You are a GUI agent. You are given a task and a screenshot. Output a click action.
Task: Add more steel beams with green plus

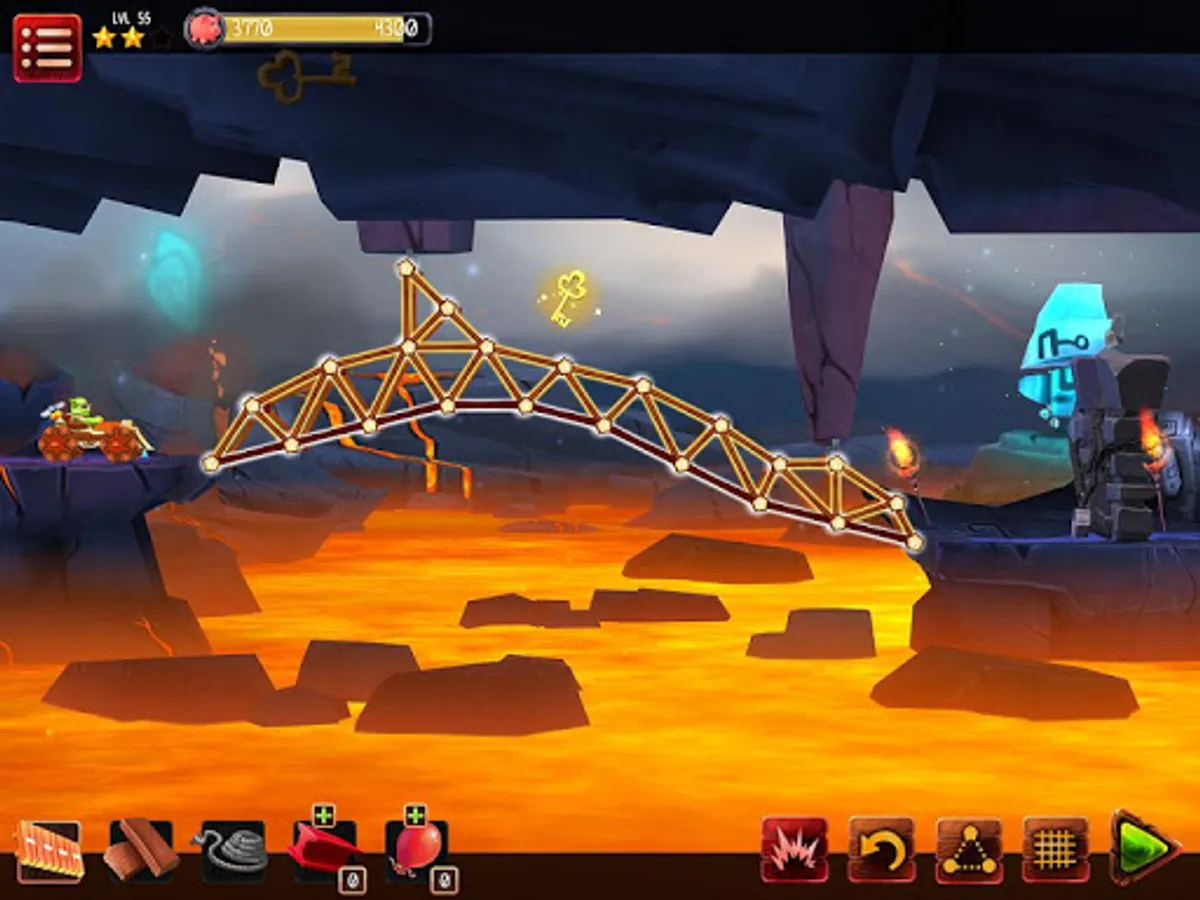pos(323,815)
